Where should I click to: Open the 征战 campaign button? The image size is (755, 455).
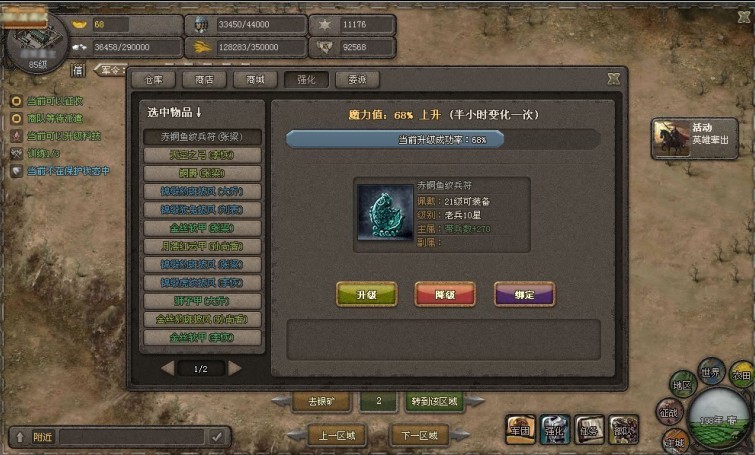tap(668, 411)
